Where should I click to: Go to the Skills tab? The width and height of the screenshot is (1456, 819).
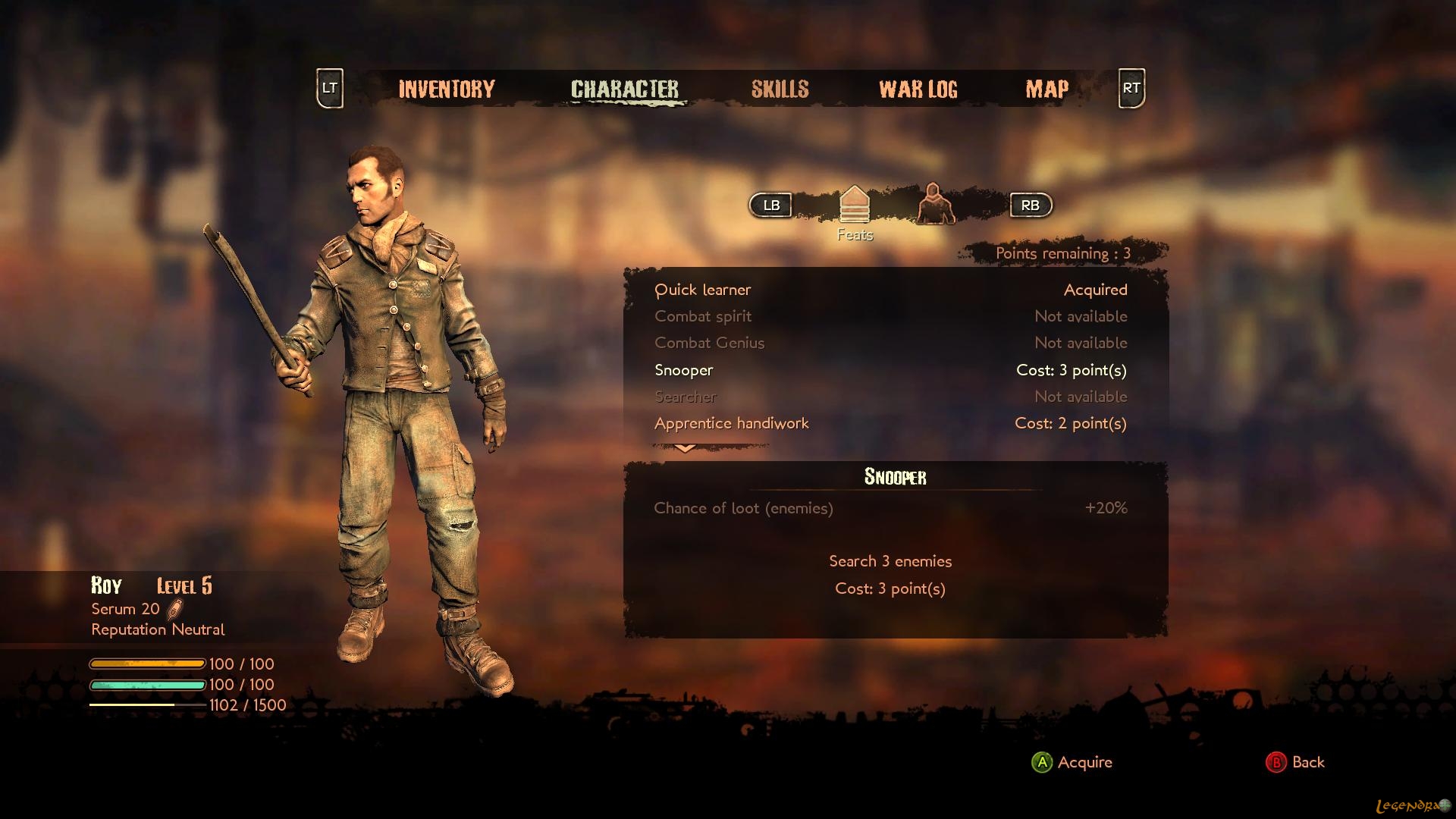point(780,89)
